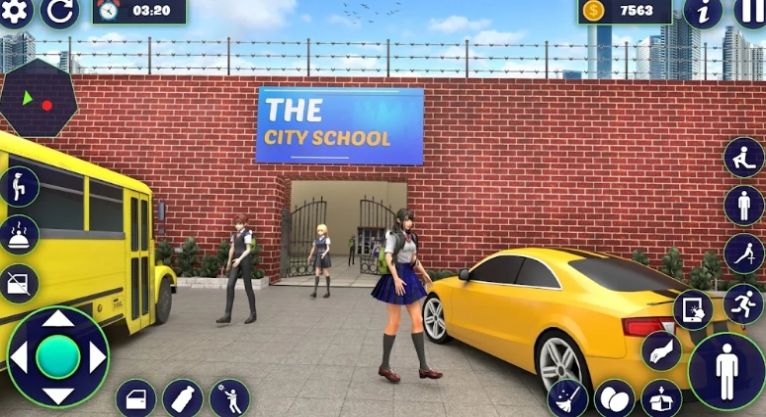The width and height of the screenshot is (766, 417).
Task: Tap the up arrow on the D-pad
Action: [58, 320]
